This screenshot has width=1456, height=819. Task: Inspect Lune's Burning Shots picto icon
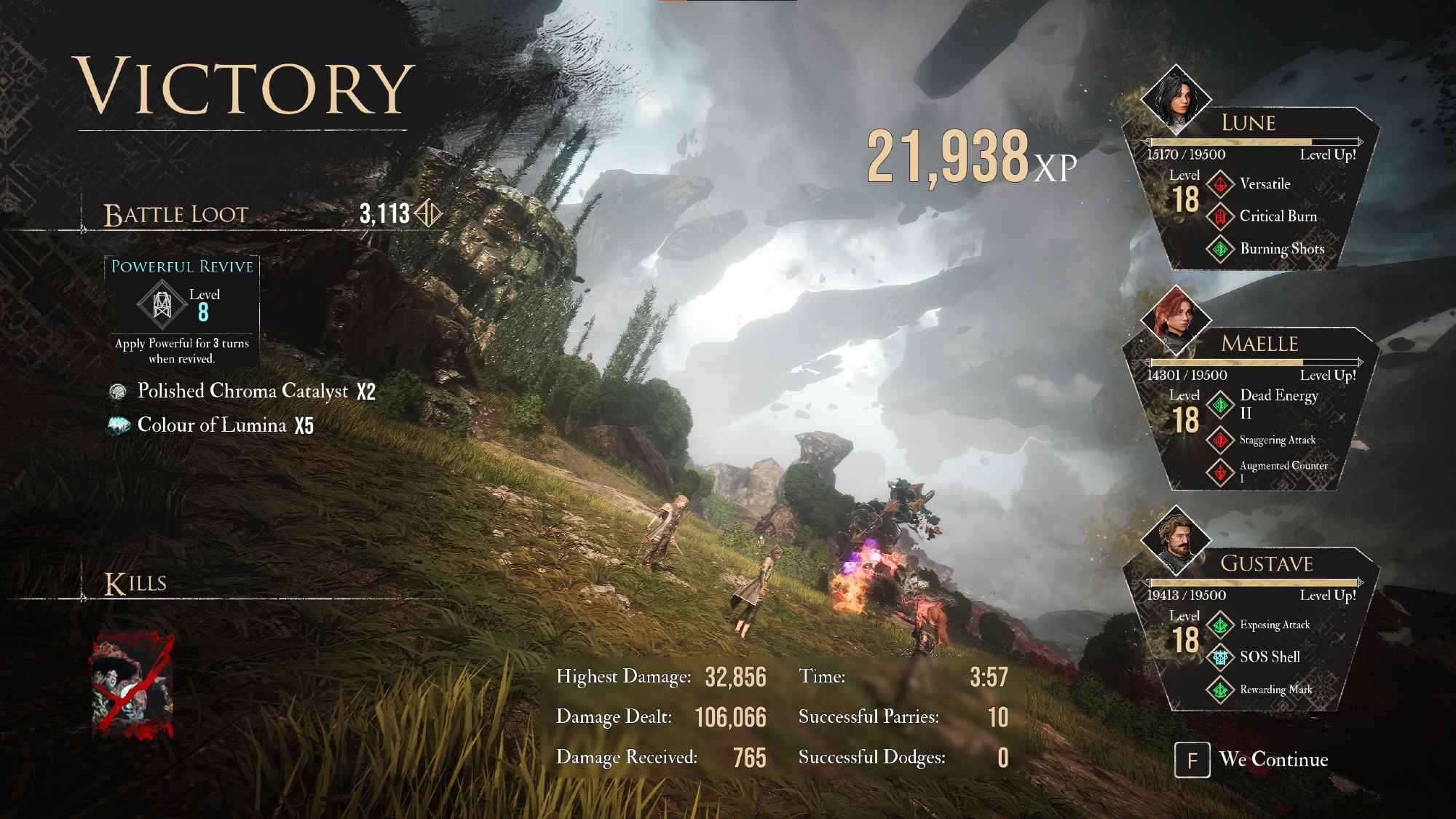tap(1221, 249)
